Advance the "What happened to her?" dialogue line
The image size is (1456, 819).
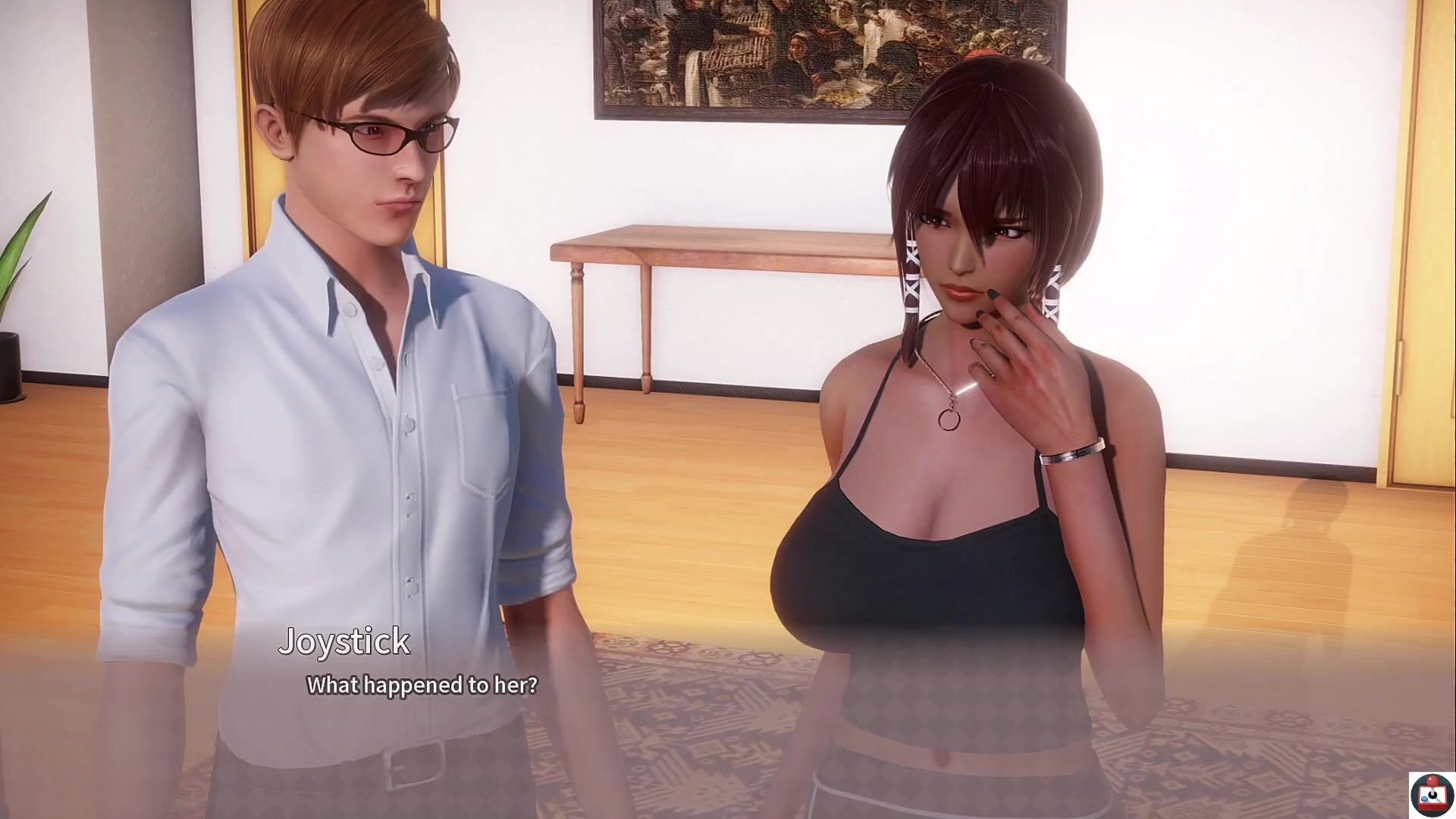tap(422, 686)
